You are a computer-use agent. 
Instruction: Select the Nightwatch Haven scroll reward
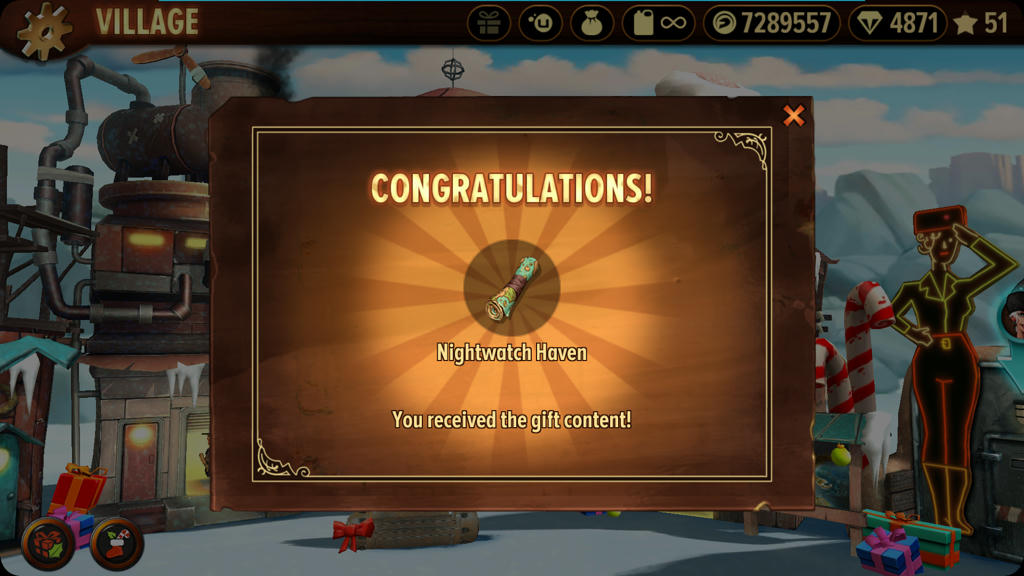512,290
